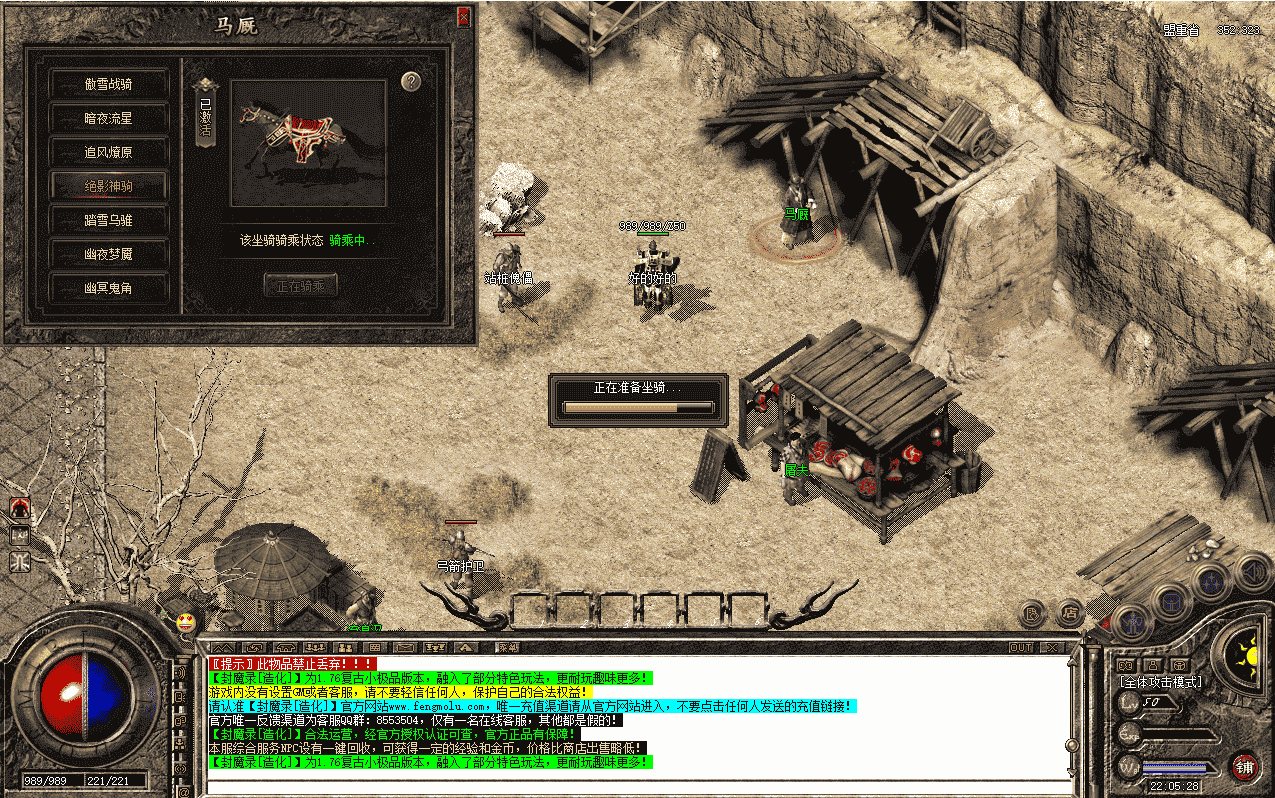Pick the 幽冥鬼角 mount entry
Viewport: 1275px width, 798px height.
click(108, 288)
